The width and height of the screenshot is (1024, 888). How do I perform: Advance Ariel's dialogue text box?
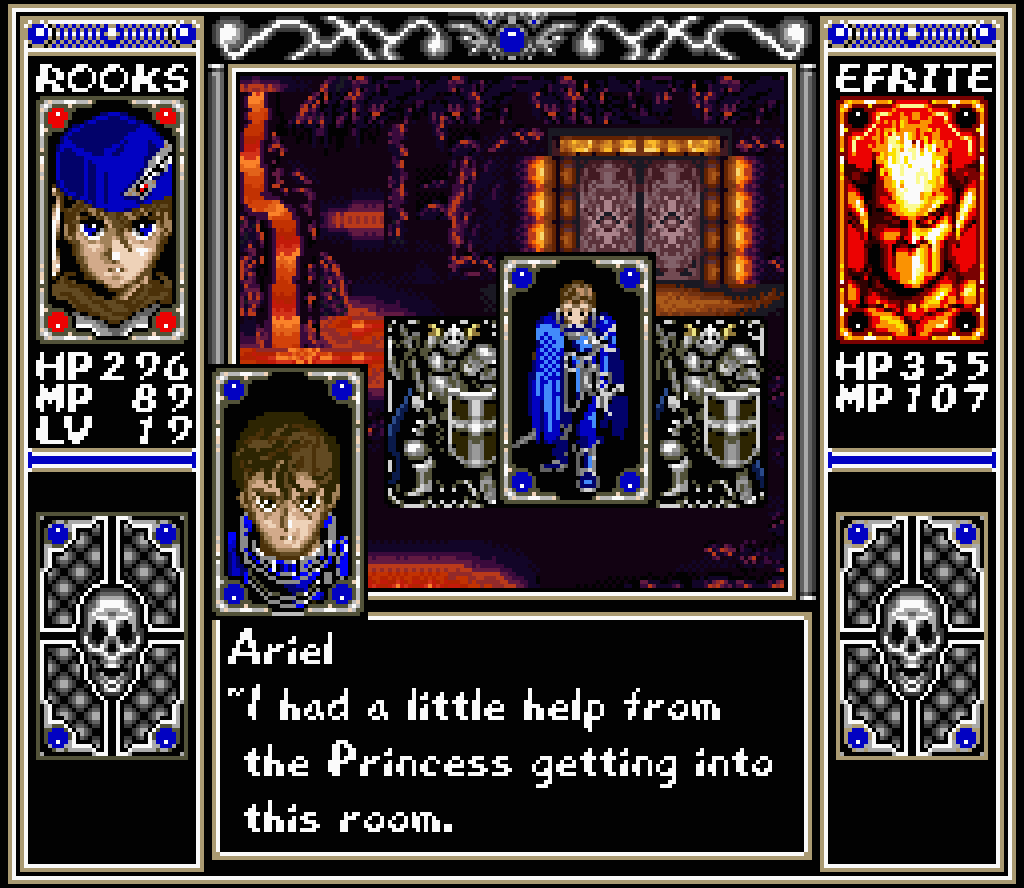[x=512, y=736]
